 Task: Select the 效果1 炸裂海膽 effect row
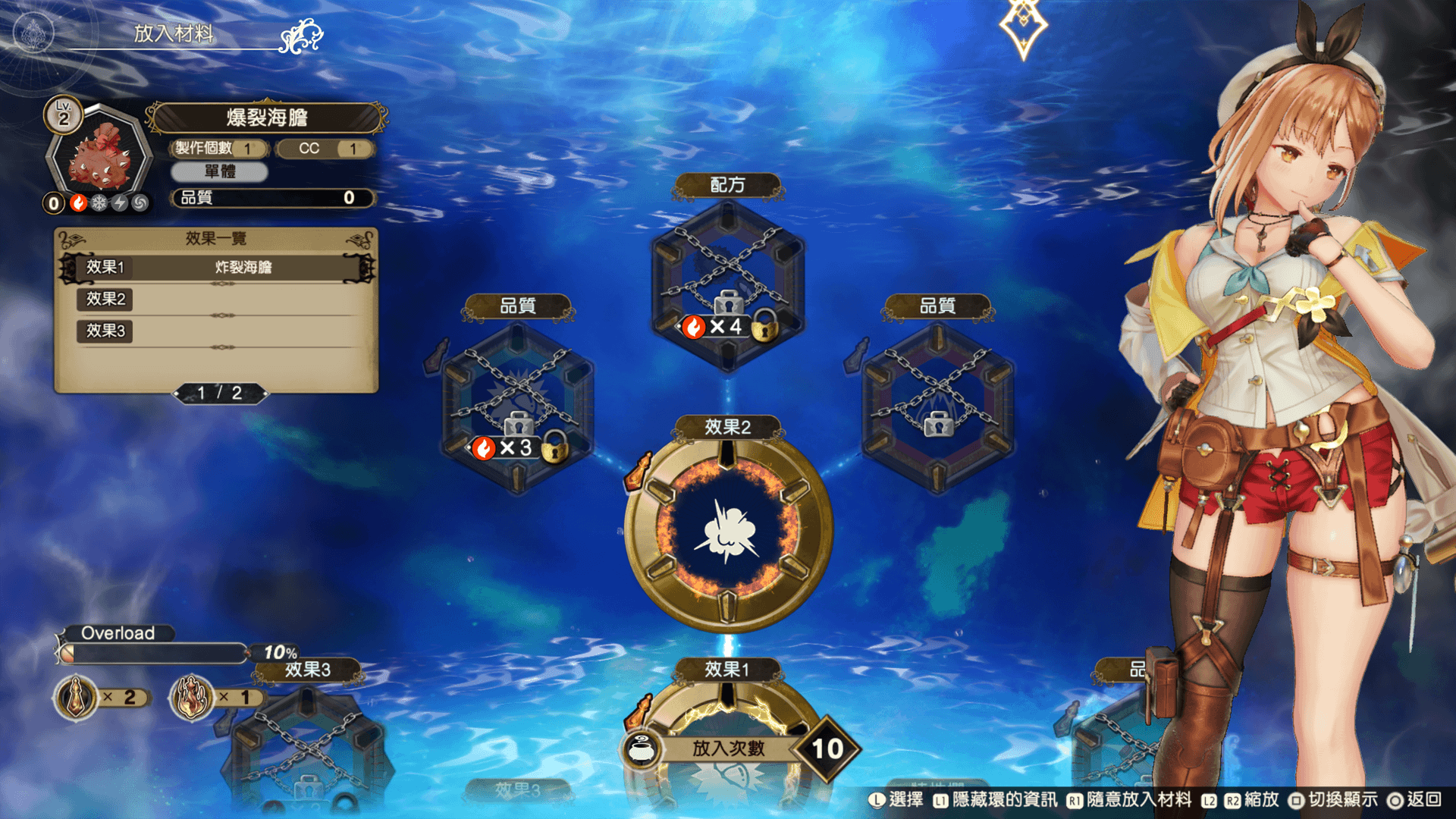(217, 267)
